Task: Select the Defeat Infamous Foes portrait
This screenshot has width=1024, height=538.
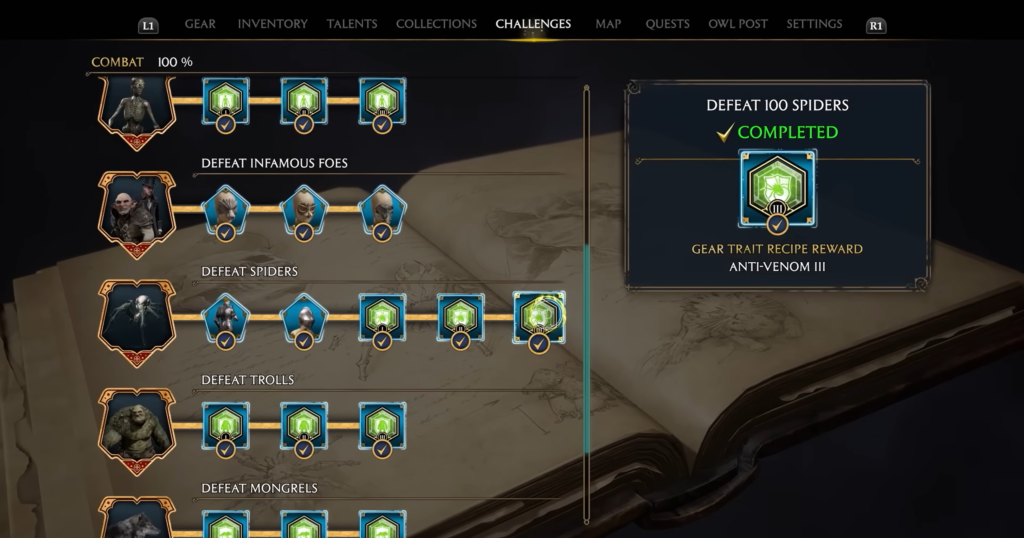Action: coord(136,208)
